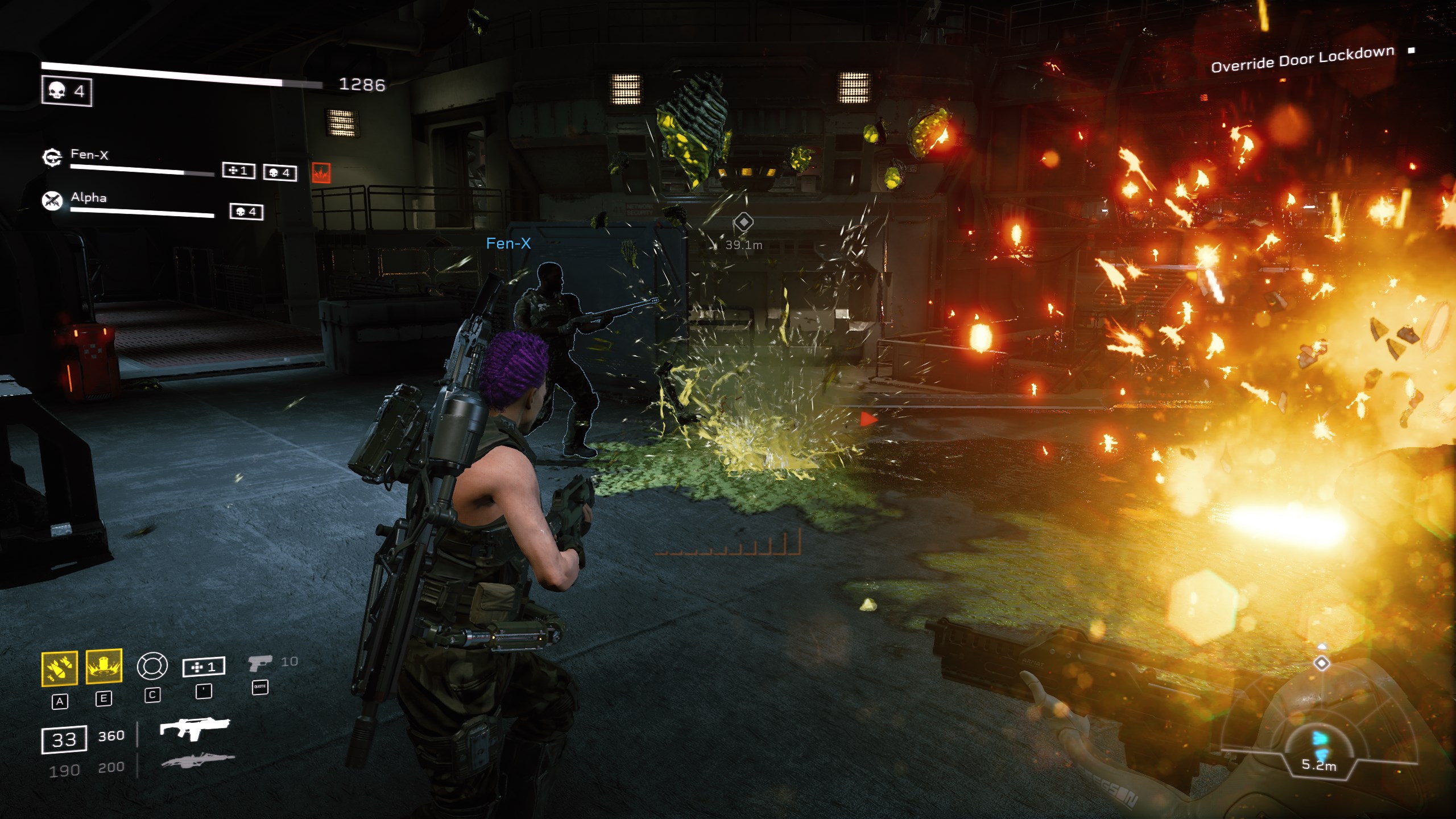This screenshot has width=1456, height=819.
Task: Select teammate Alpha's class icon
Action: coord(52,200)
